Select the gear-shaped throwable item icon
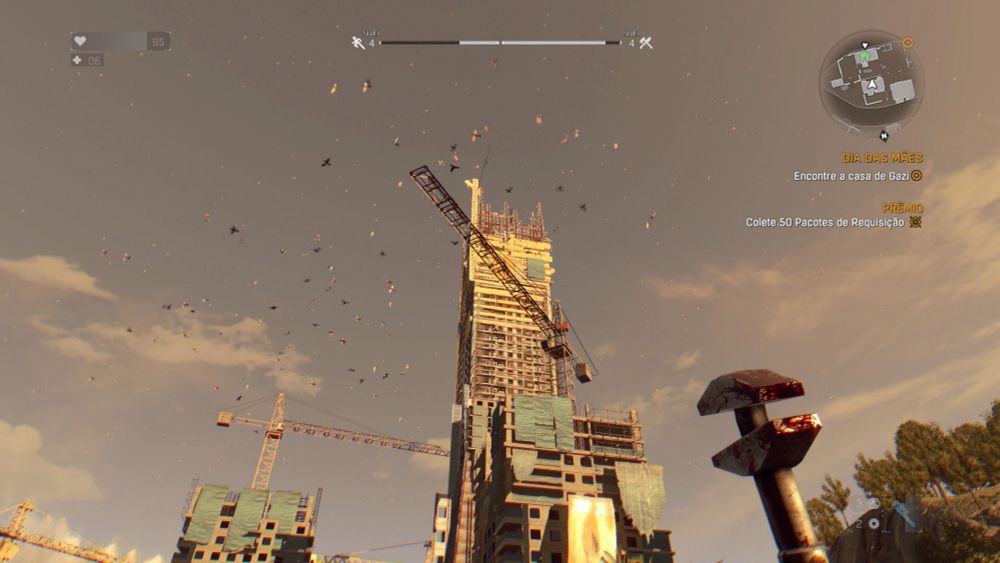Image resolution: width=1000 pixels, height=563 pixels. pyautogui.click(x=873, y=523)
